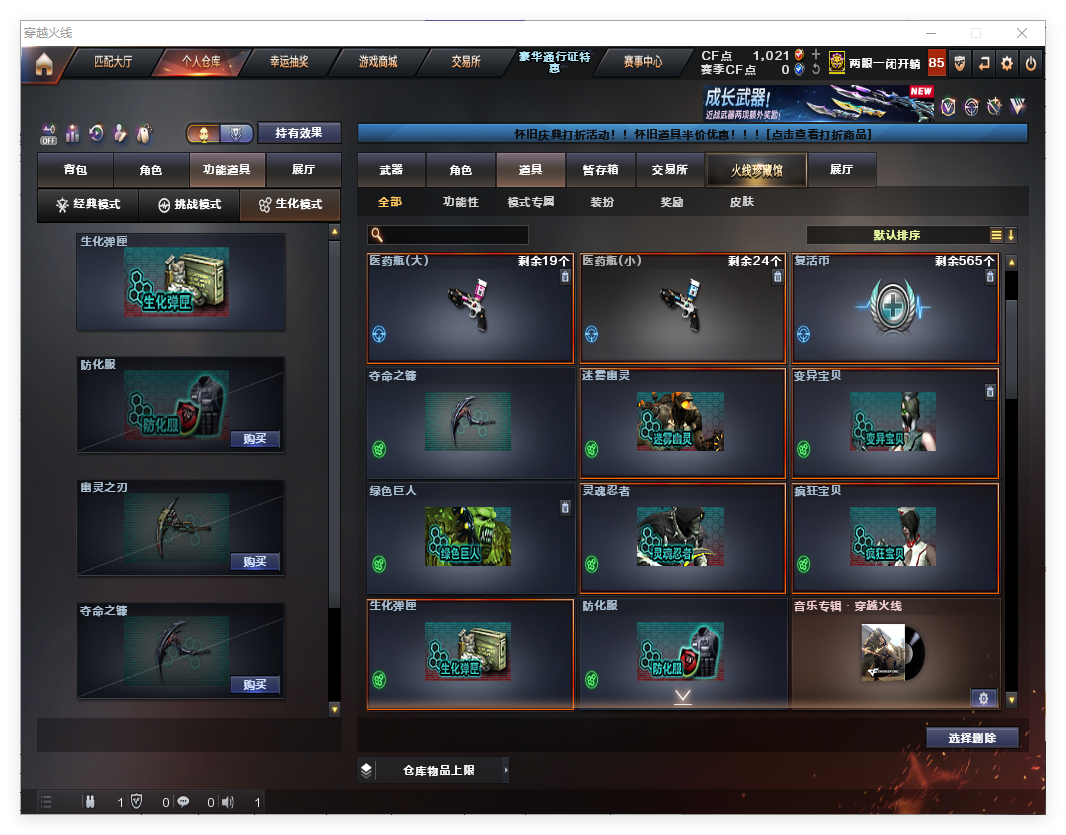Select the 挑战模式 category tab
Image resolution: width=1066 pixels, height=835 pixels.
click(x=190, y=205)
